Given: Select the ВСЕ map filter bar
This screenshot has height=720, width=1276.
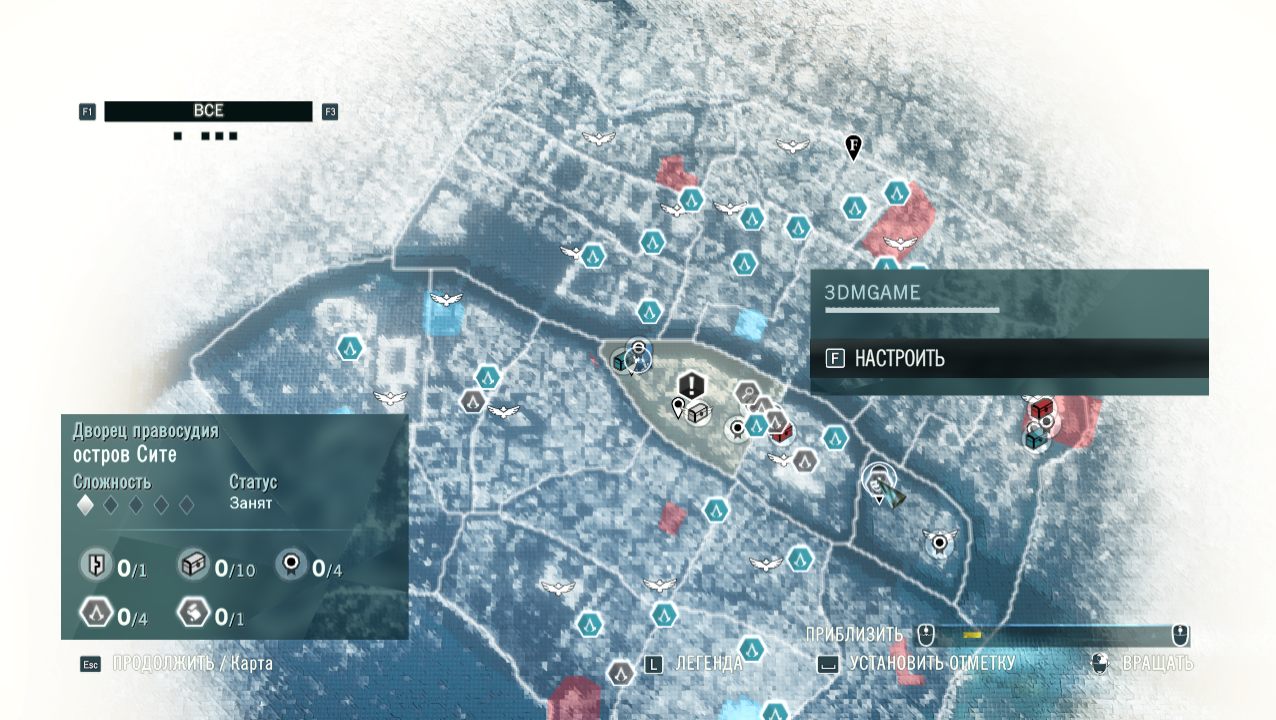Looking at the screenshot, I should point(208,111).
